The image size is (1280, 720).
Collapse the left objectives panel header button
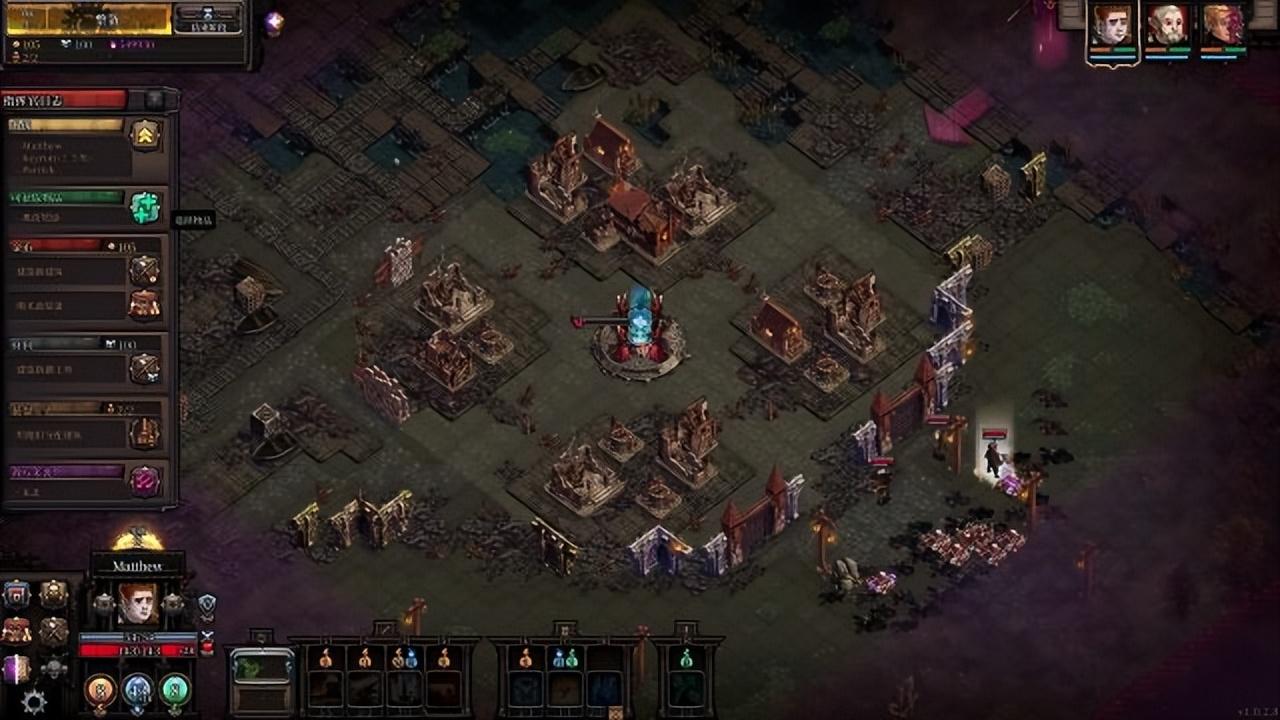tap(155, 99)
